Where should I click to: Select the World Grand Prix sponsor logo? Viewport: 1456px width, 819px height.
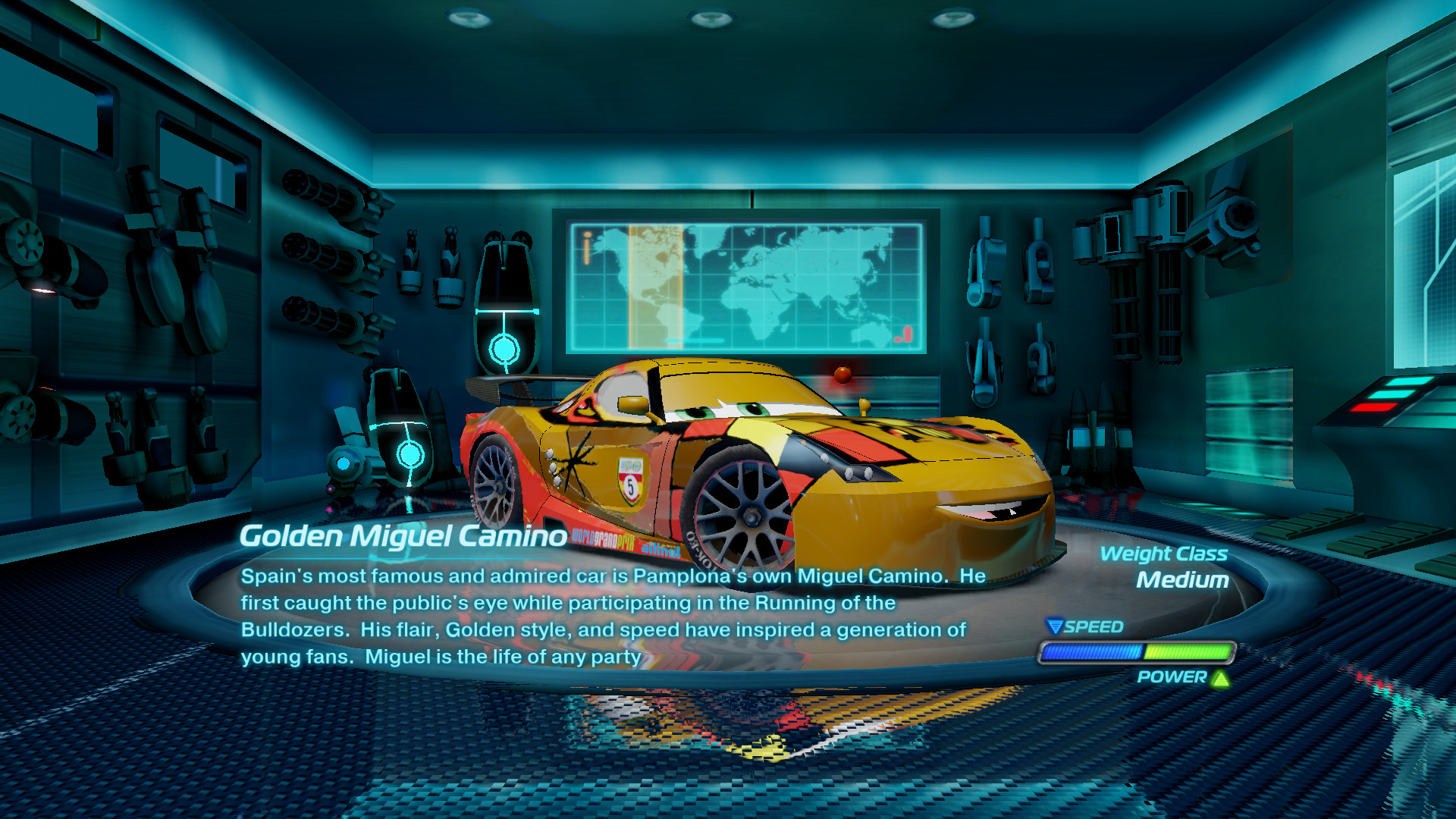click(604, 540)
